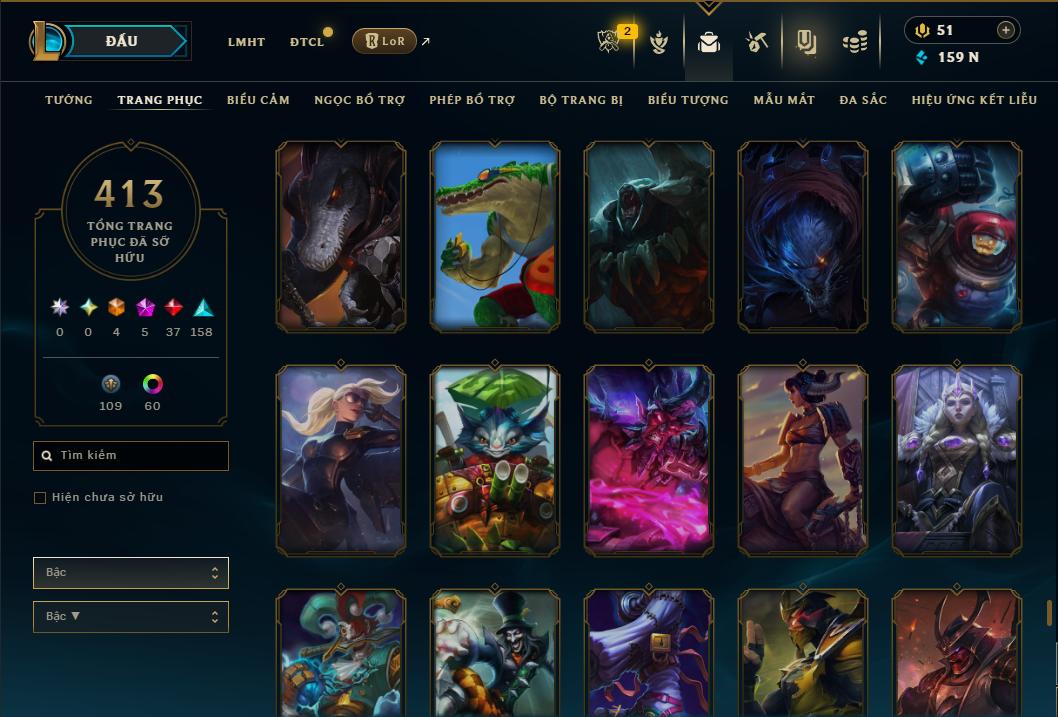Viewport: 1058px width, 717px height.
Task: Open the store coin stack icon
Action: pyautogui.click(x=854, y=42)
